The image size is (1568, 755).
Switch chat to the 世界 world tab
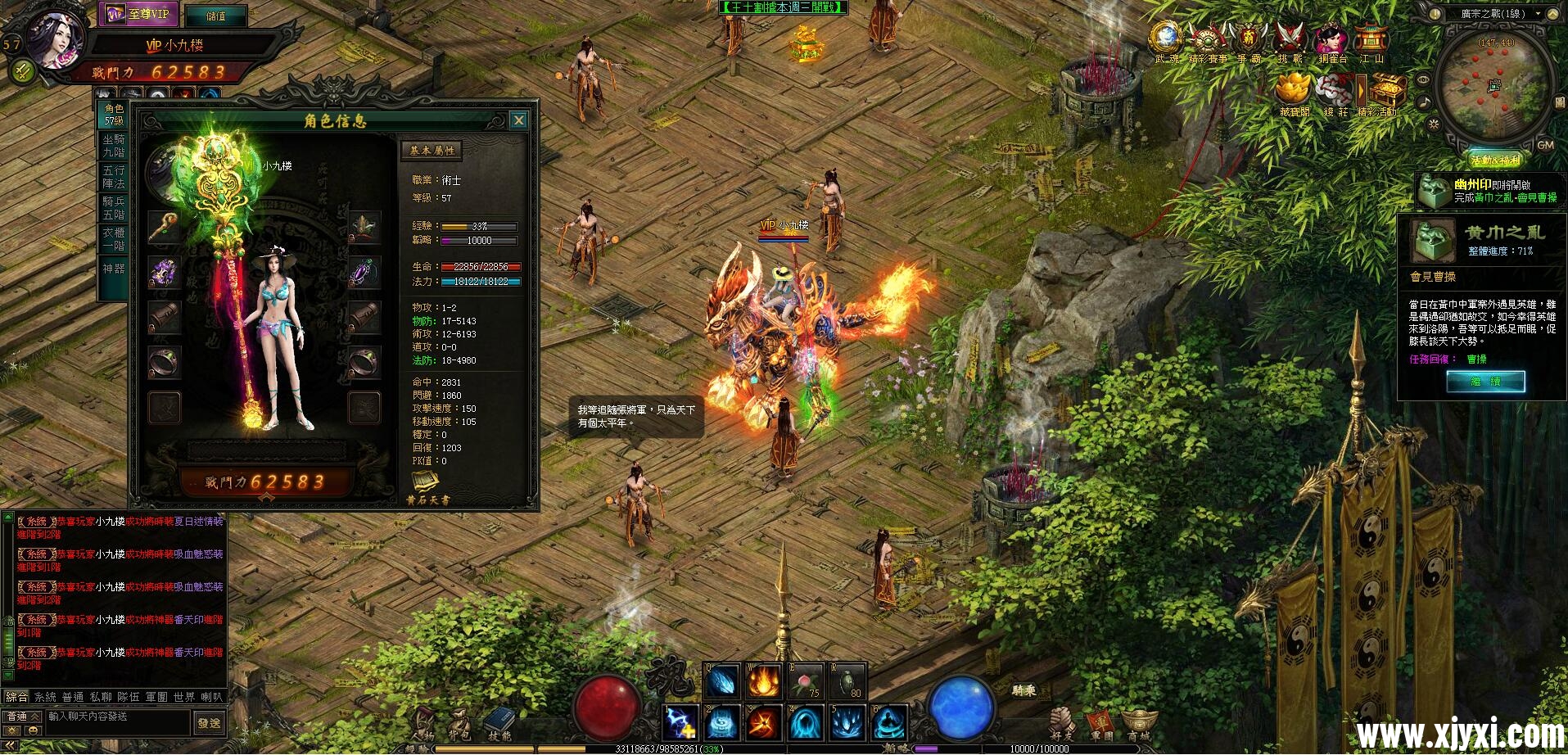184,697
